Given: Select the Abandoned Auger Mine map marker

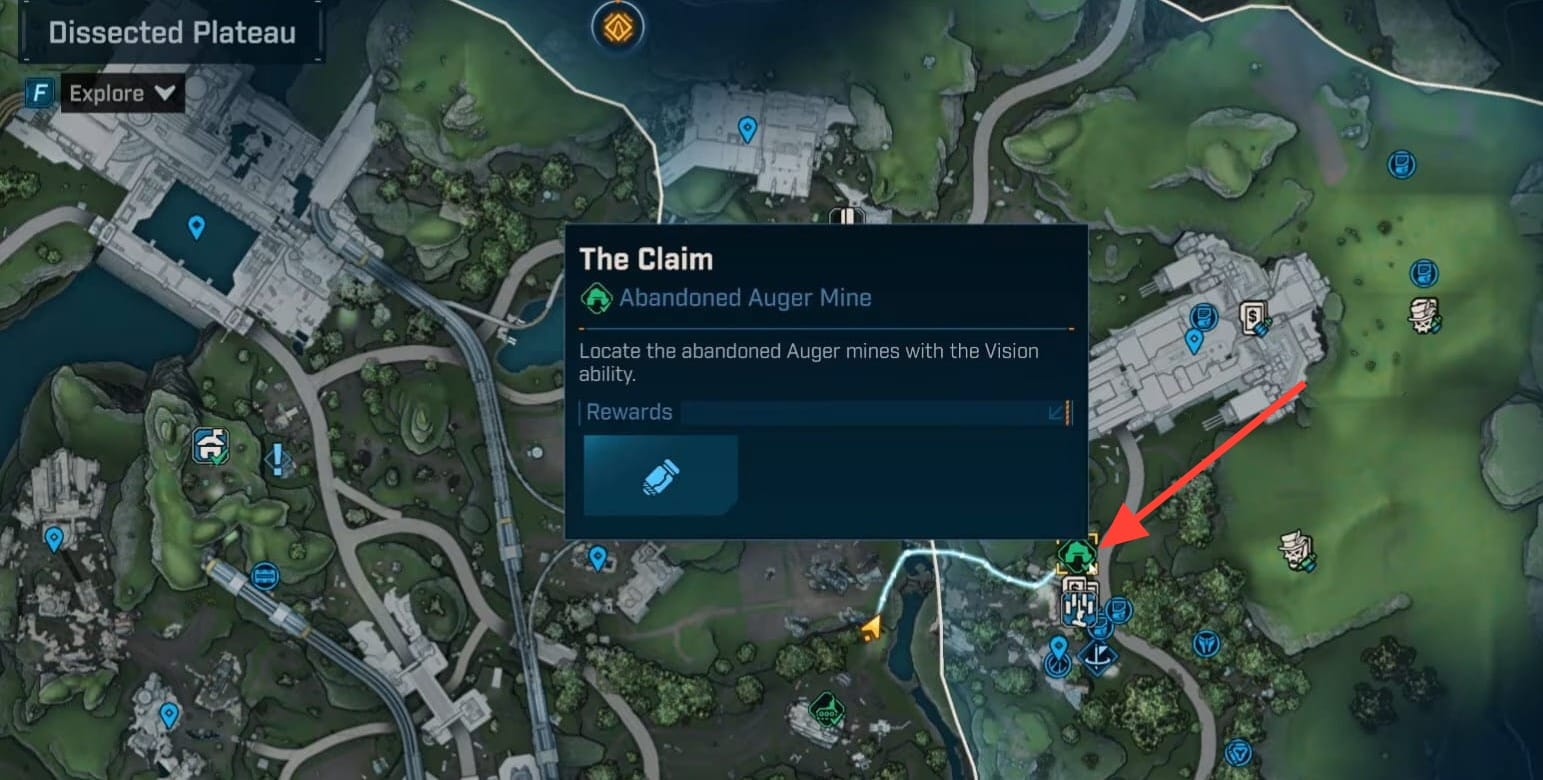Looking at the screenshot, I should tap(1077, 552).
